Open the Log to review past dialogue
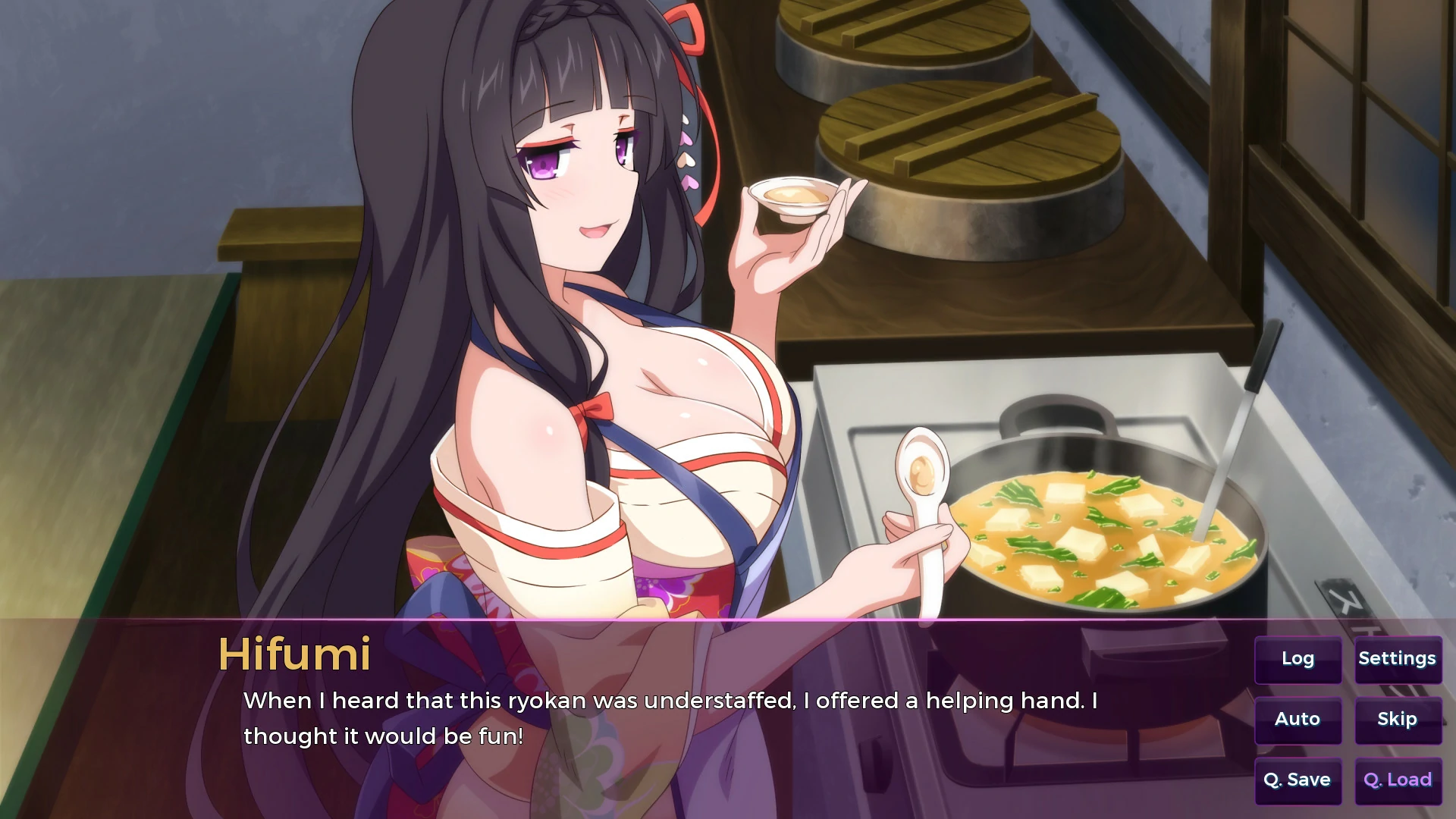The image size is (1456, 819). (x=1298, y=659)
